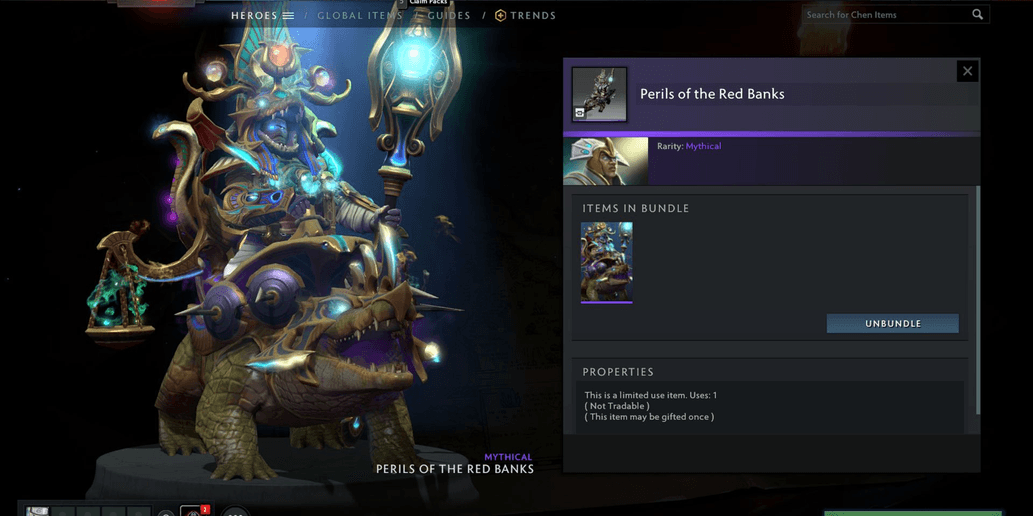This screenshot has height=516, width=1033.
Task: Close the Perils of the Red Banks panel
Action: pos(967,71)
